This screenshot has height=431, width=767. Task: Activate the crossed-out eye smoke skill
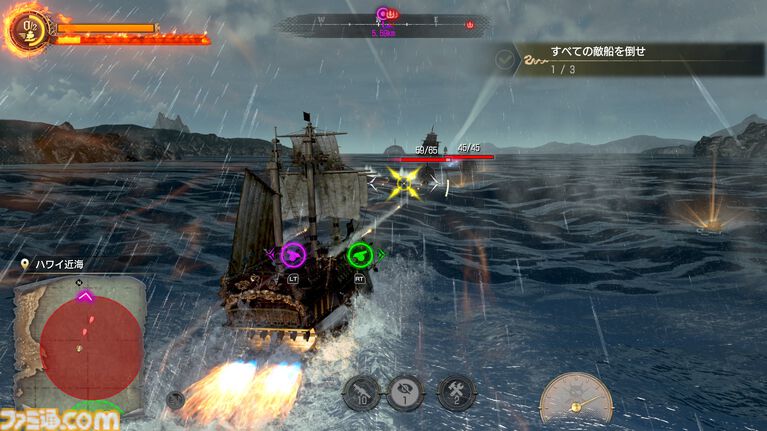[x=405, y=393]
